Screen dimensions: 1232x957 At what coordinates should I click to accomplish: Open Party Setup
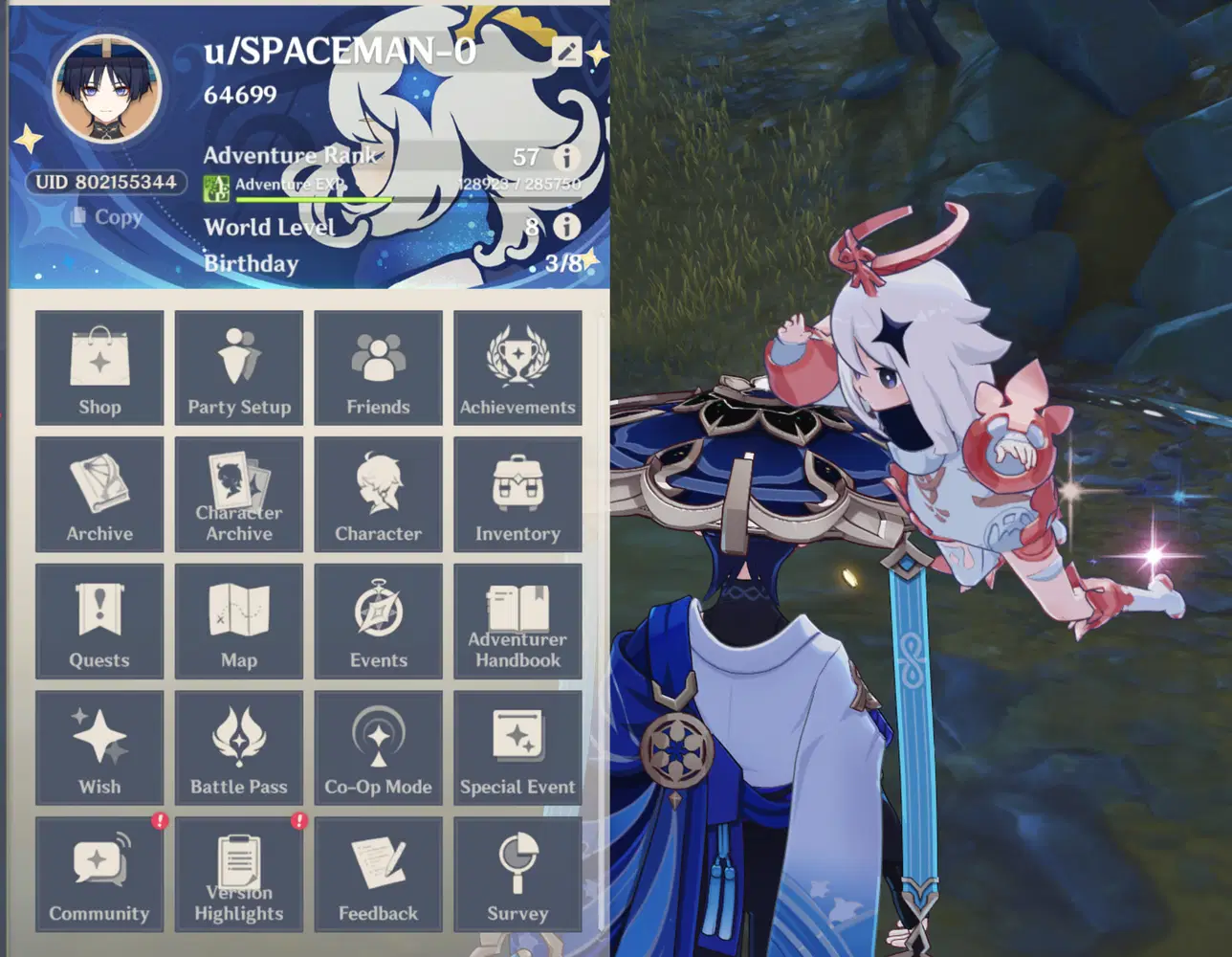239,367
